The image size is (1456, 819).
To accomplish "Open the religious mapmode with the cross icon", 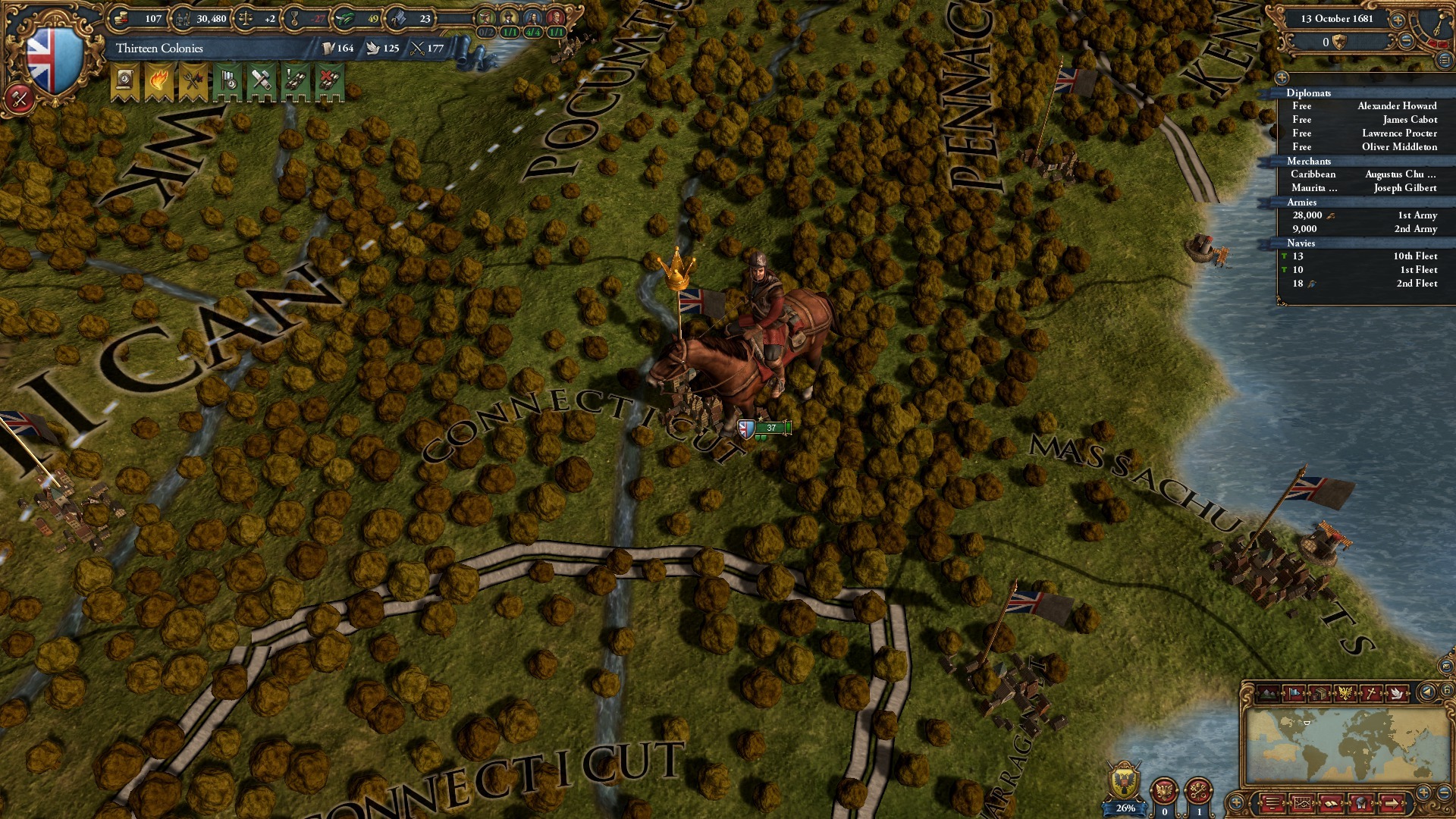I will tap(1371, 692).
